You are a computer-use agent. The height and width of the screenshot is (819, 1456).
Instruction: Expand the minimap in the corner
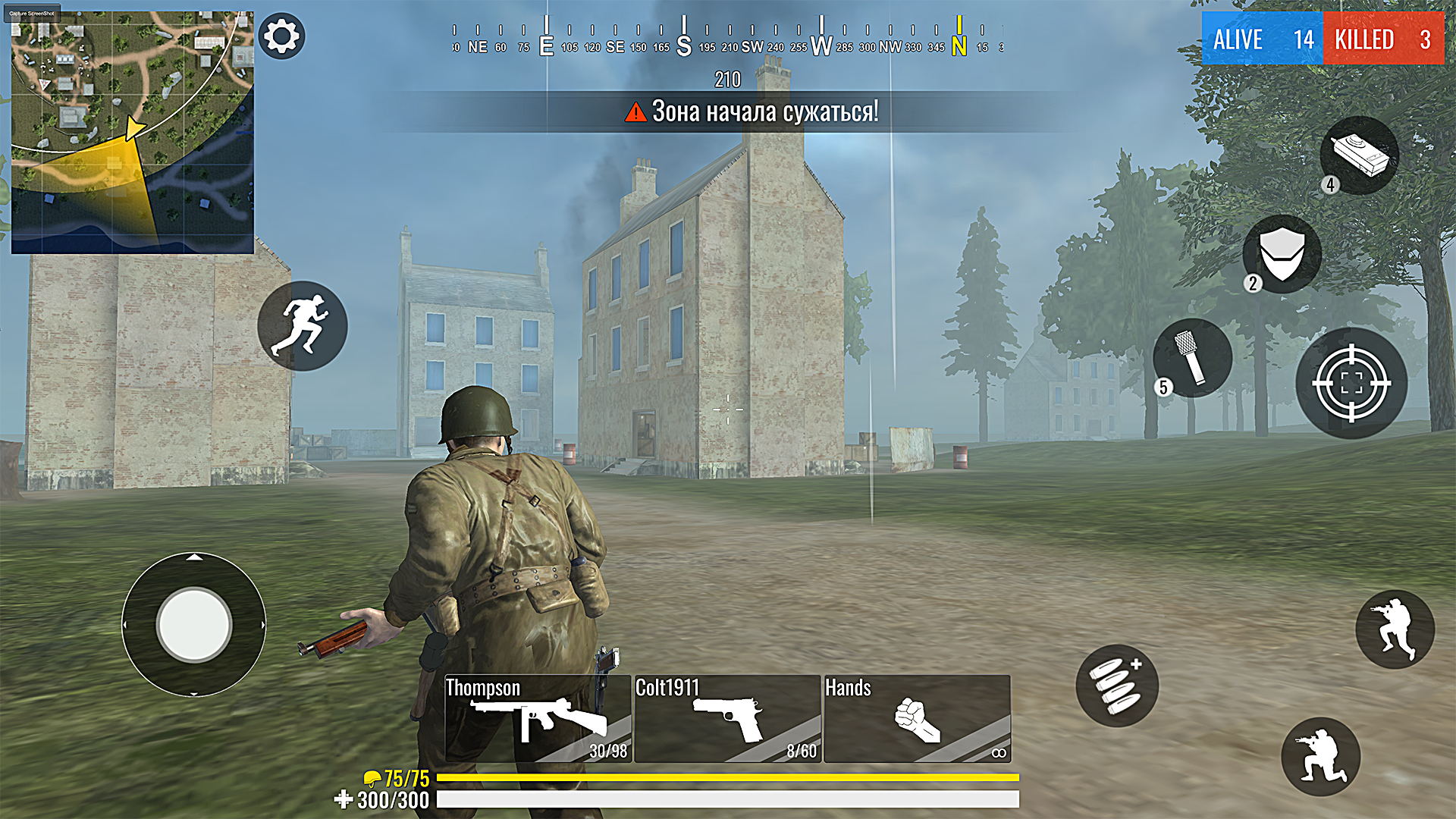[133, 129]
